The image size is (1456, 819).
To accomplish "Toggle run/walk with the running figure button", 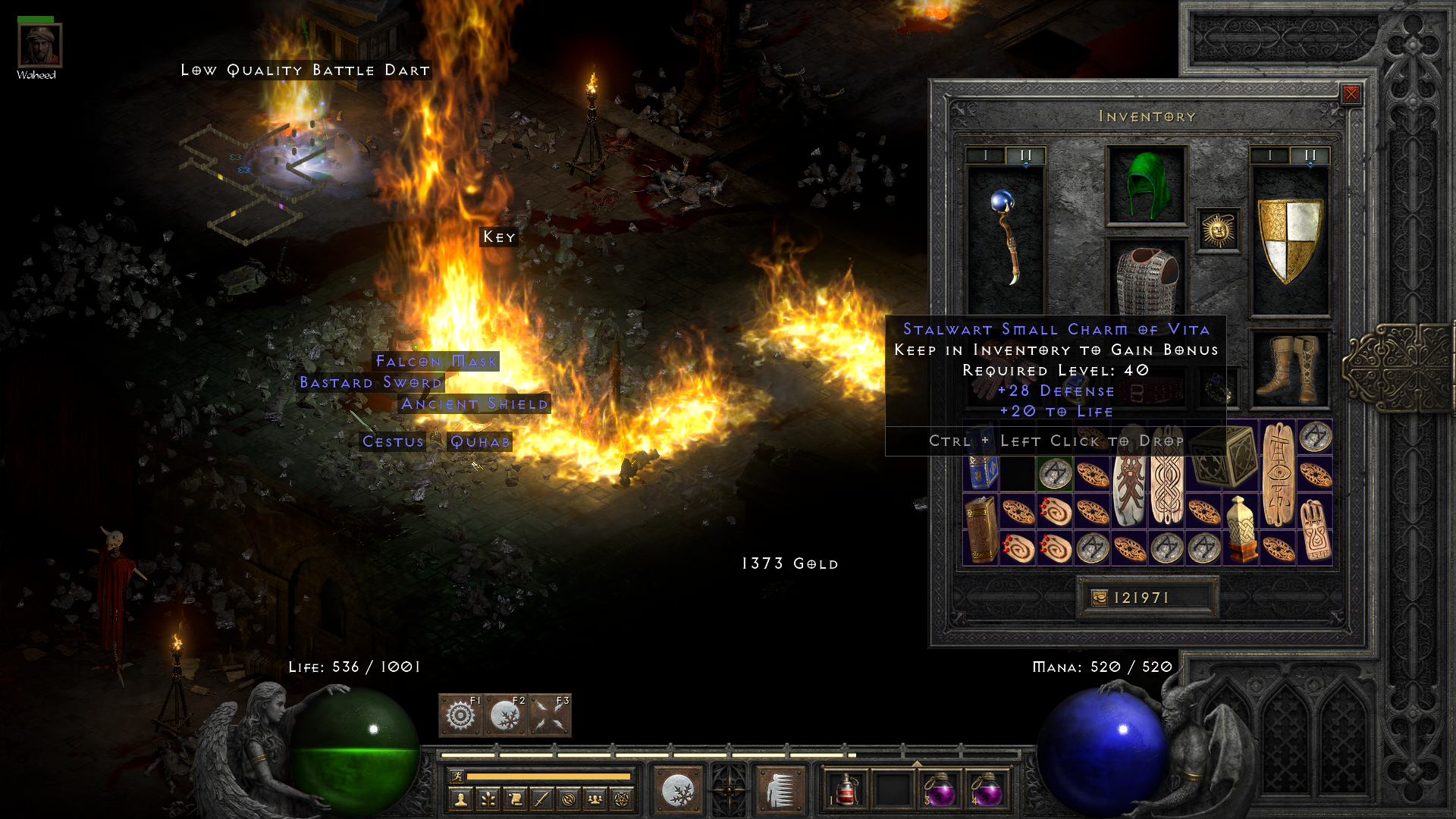I will click(x=457, y=777).
